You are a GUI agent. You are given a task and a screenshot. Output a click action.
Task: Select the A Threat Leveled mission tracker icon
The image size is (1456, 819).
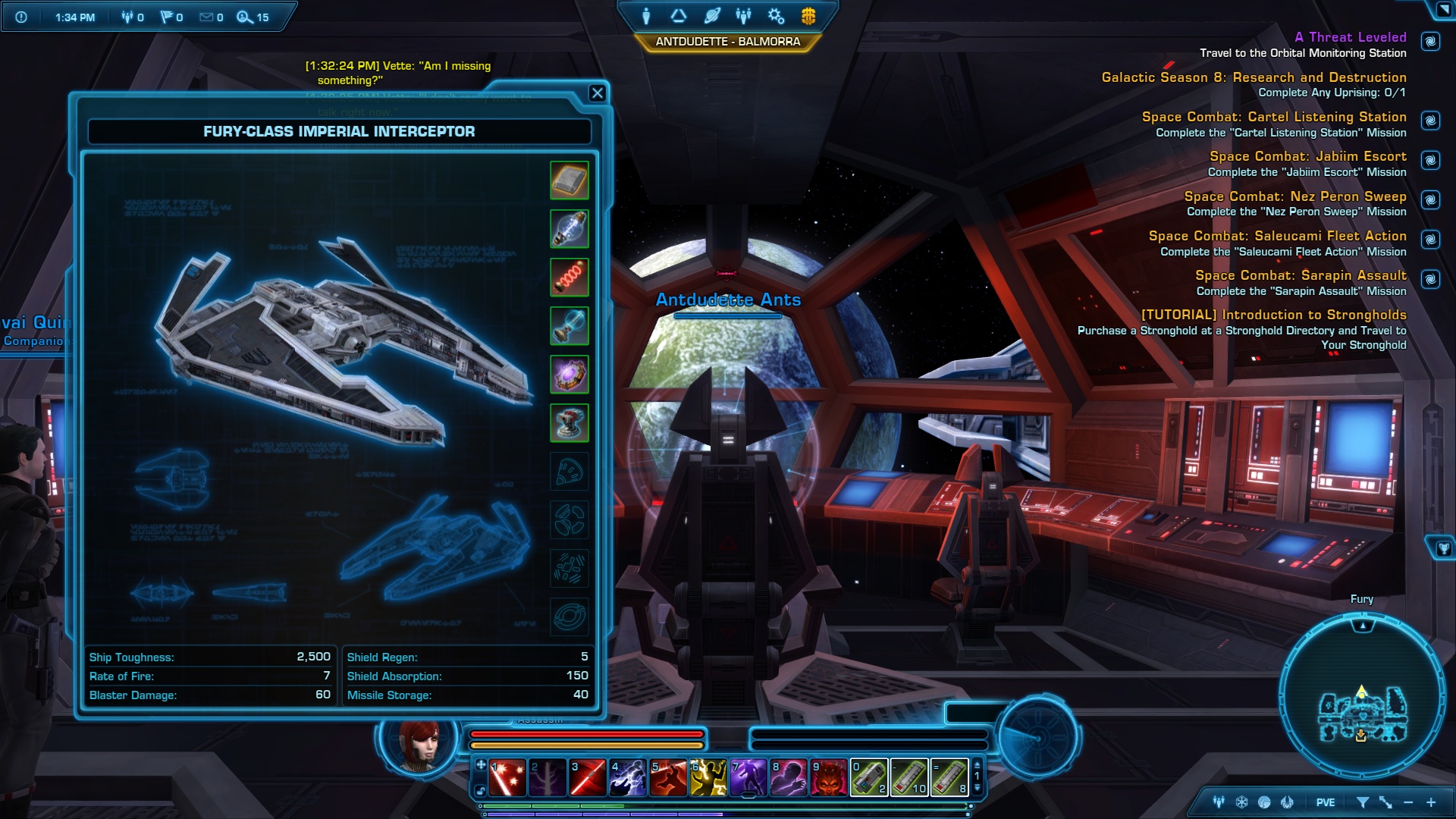pyautogui.click(x=1430, y=42)
